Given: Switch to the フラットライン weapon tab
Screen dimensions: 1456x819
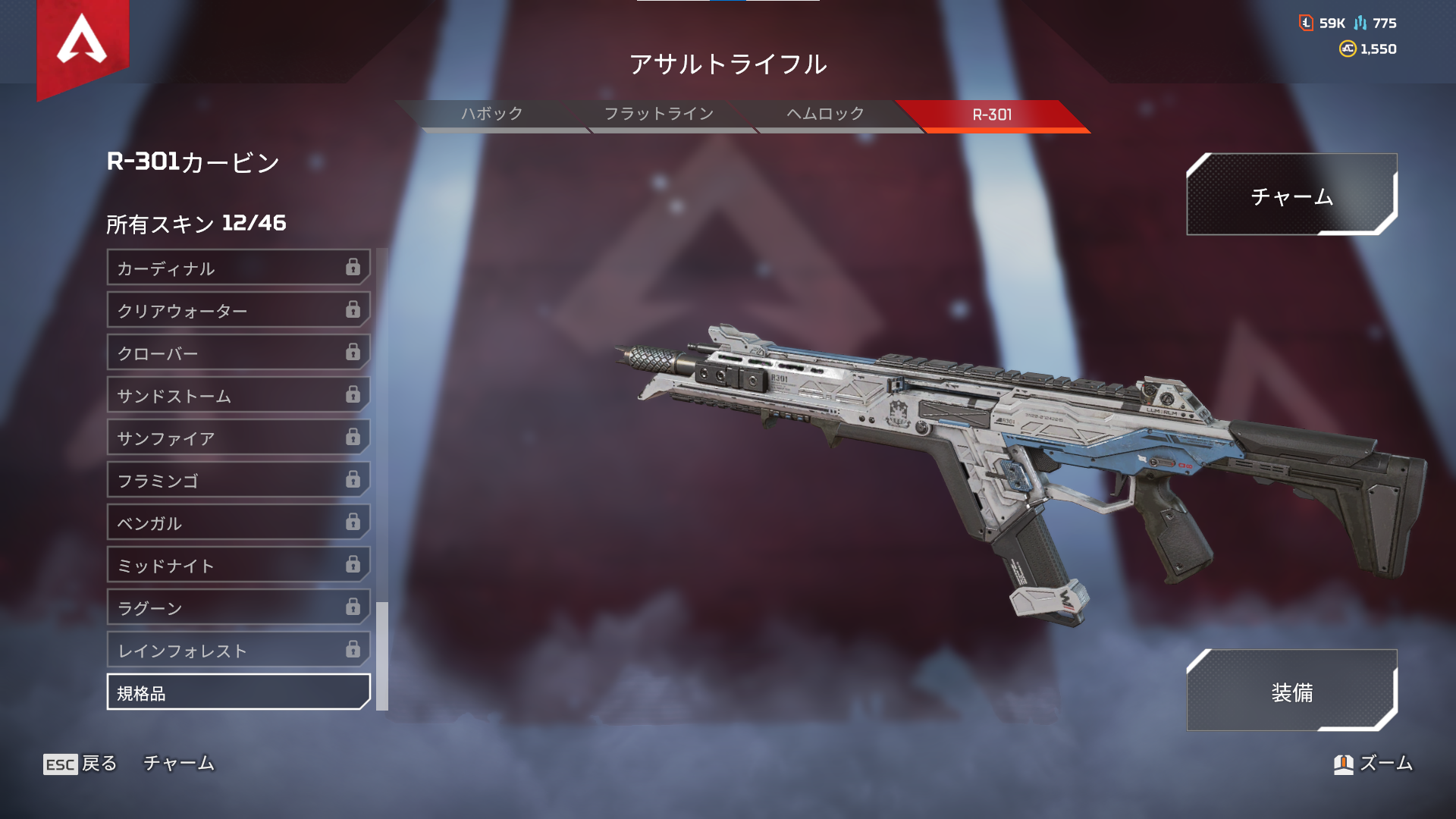Looking at the screenshot, I should [x=658, y=115].
